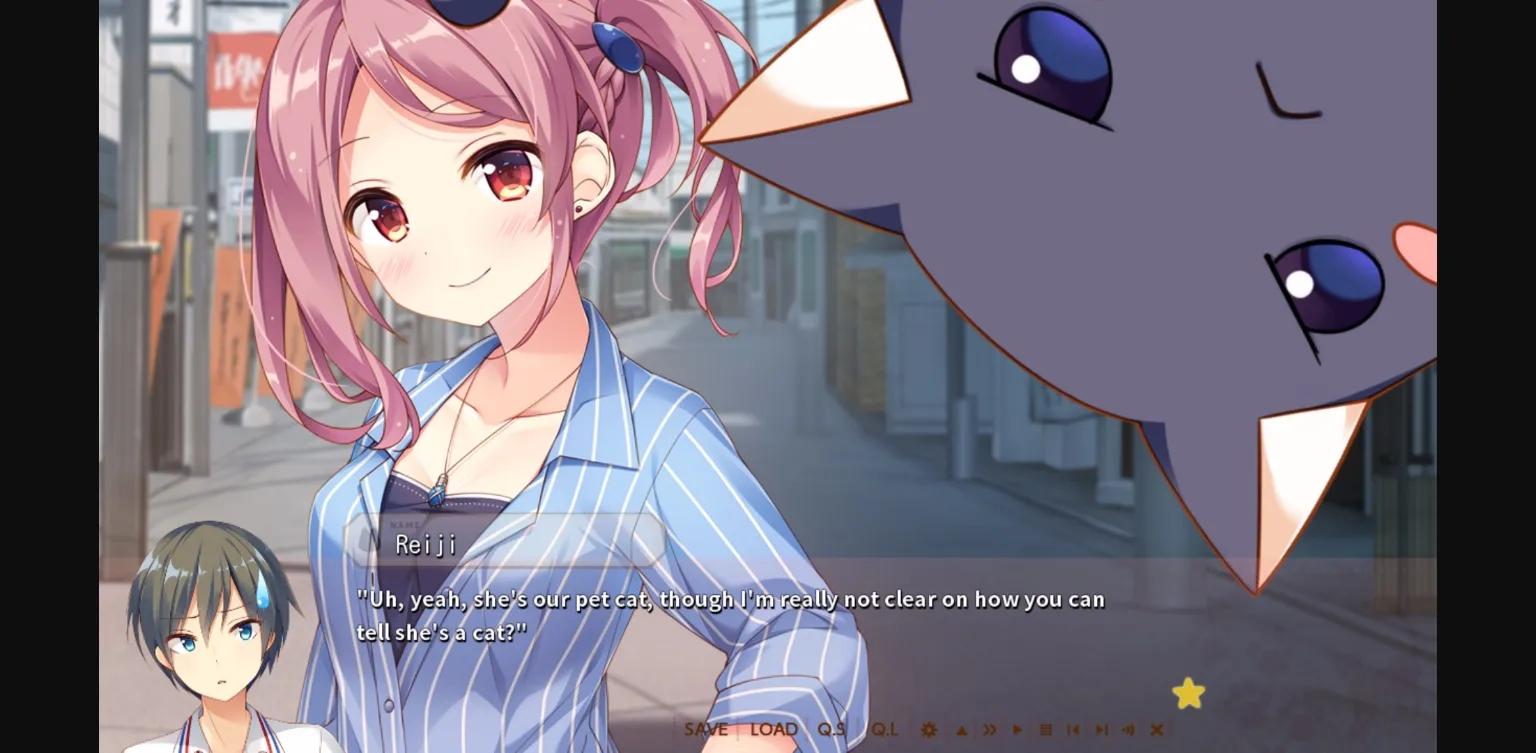Open the settings via gear icon

[929, 729]
